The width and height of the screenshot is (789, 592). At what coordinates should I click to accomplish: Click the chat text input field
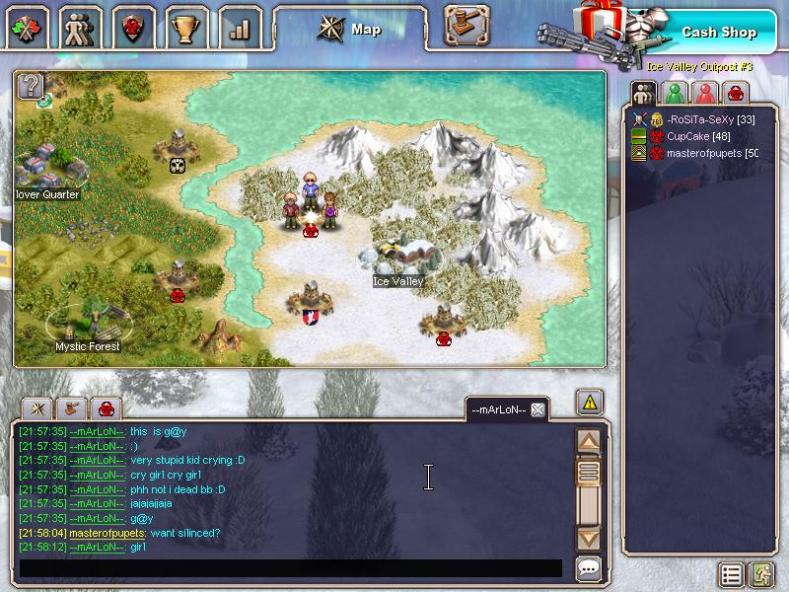click(x=290, y=569)
